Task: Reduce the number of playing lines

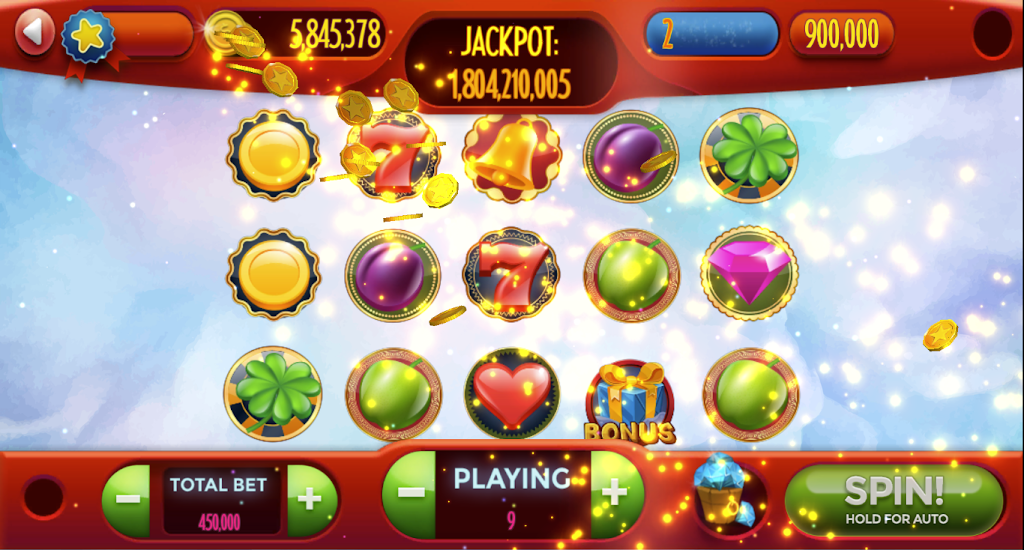Action: click(410, 492)
